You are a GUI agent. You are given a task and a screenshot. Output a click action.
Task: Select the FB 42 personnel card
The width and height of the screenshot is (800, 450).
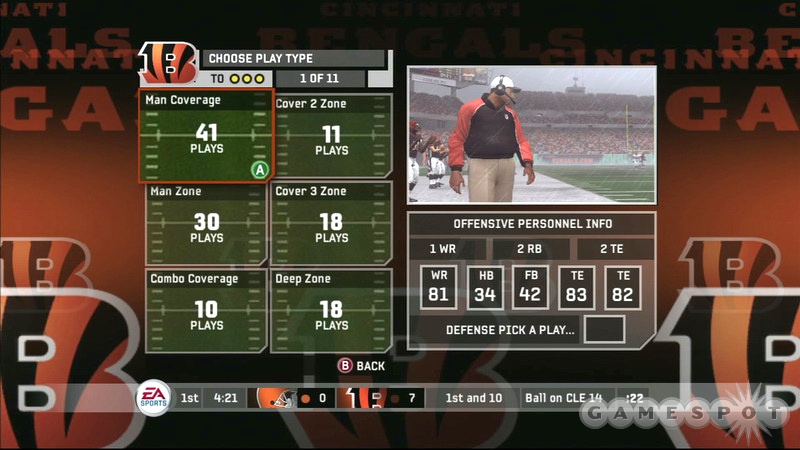(x=531, y=287)
